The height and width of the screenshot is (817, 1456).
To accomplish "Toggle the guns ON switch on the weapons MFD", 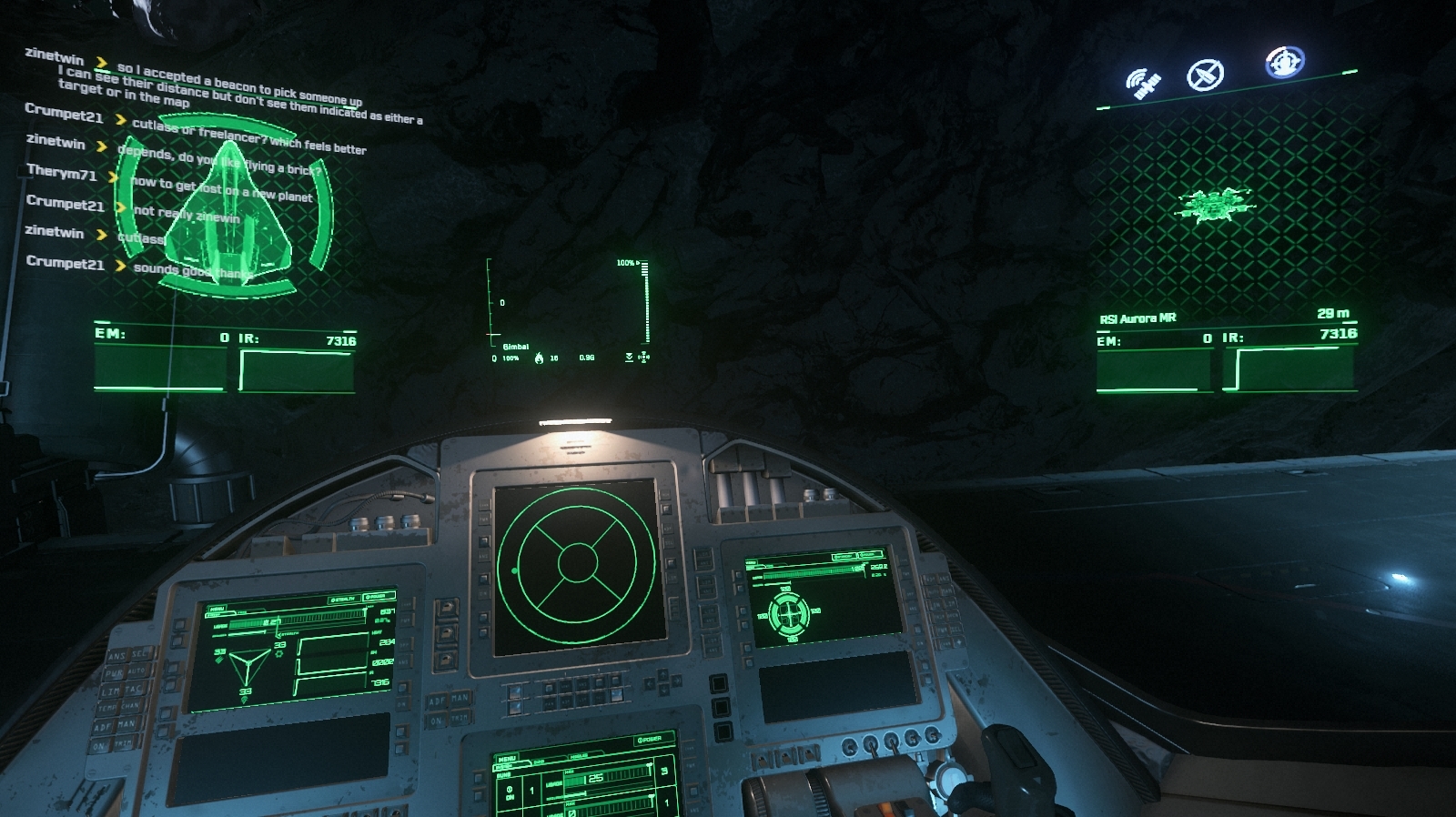I will coord(509,794).
